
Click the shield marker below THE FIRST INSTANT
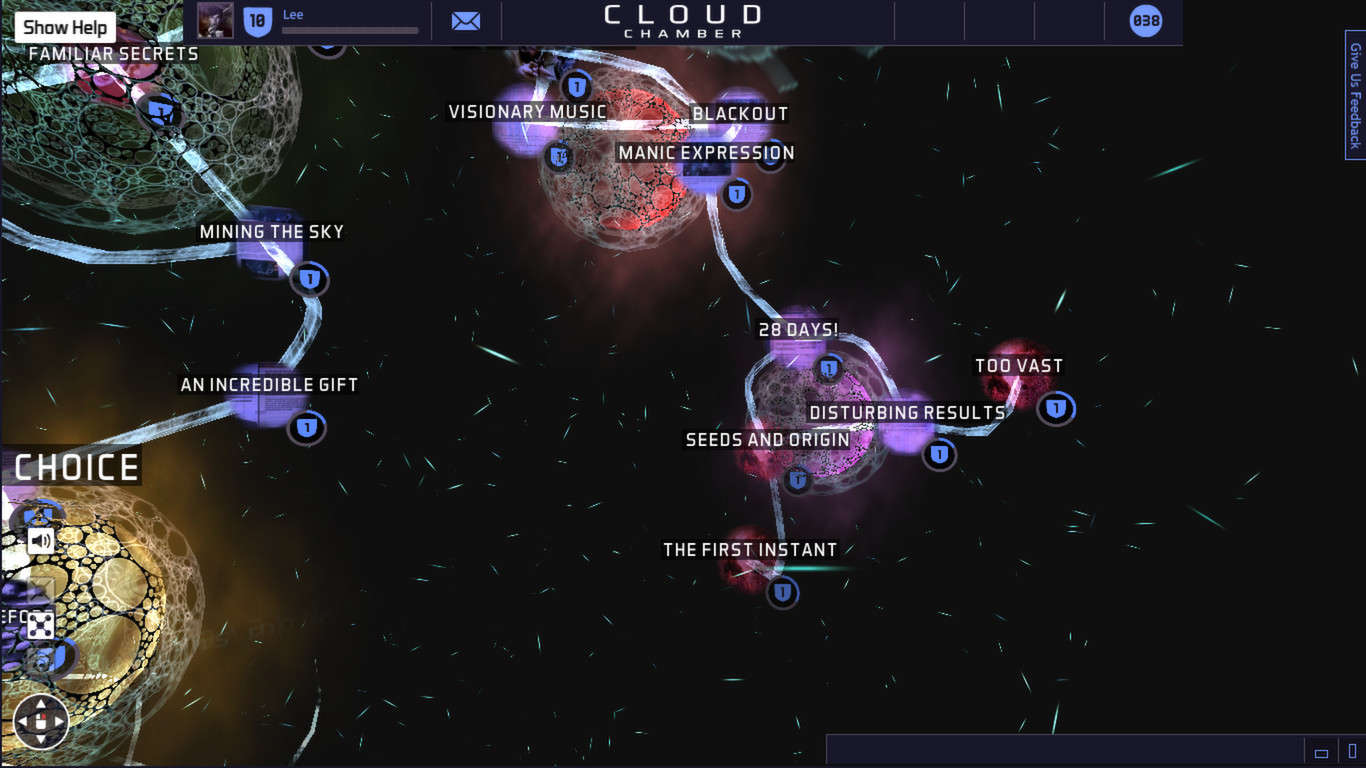click(781, 592)
